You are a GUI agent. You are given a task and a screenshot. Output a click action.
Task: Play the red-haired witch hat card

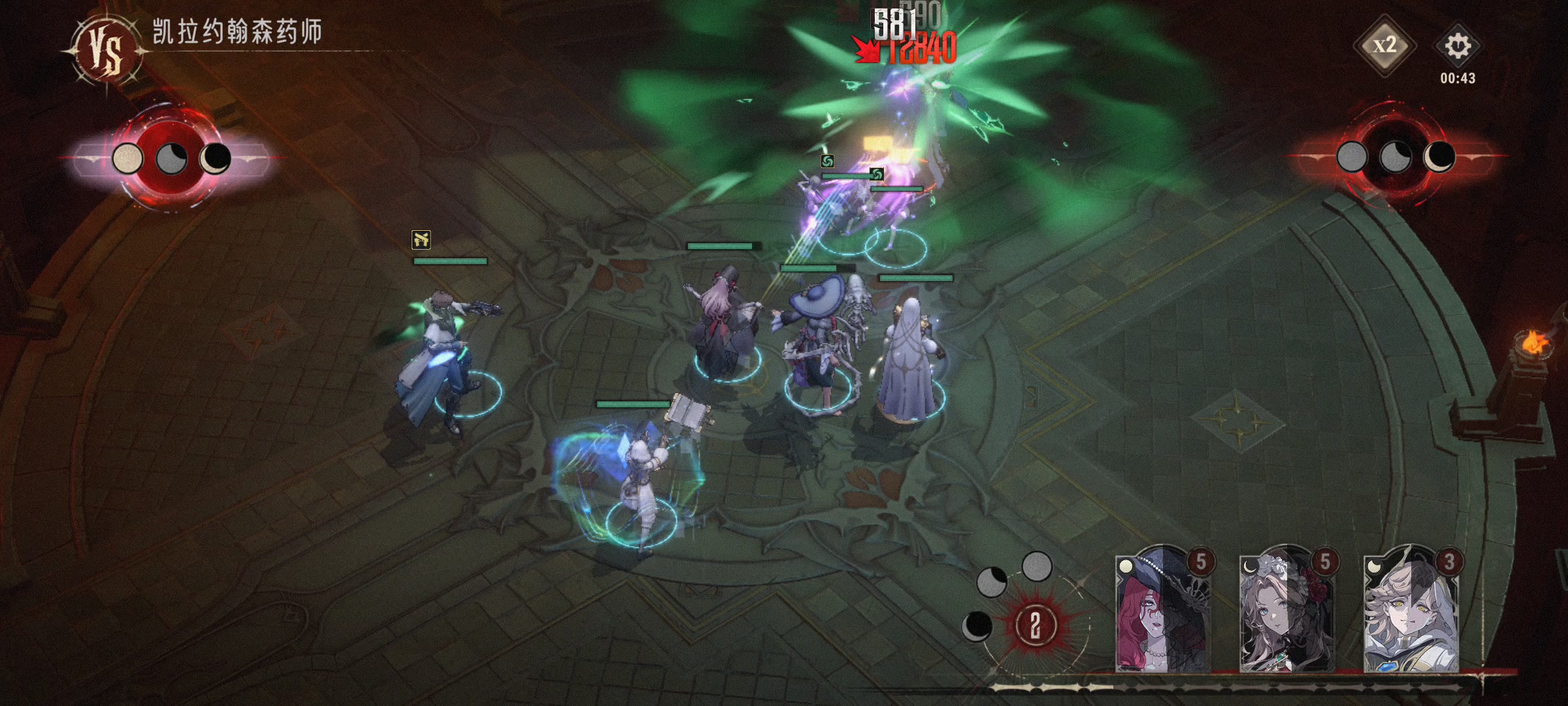[x=1163, y=611]
